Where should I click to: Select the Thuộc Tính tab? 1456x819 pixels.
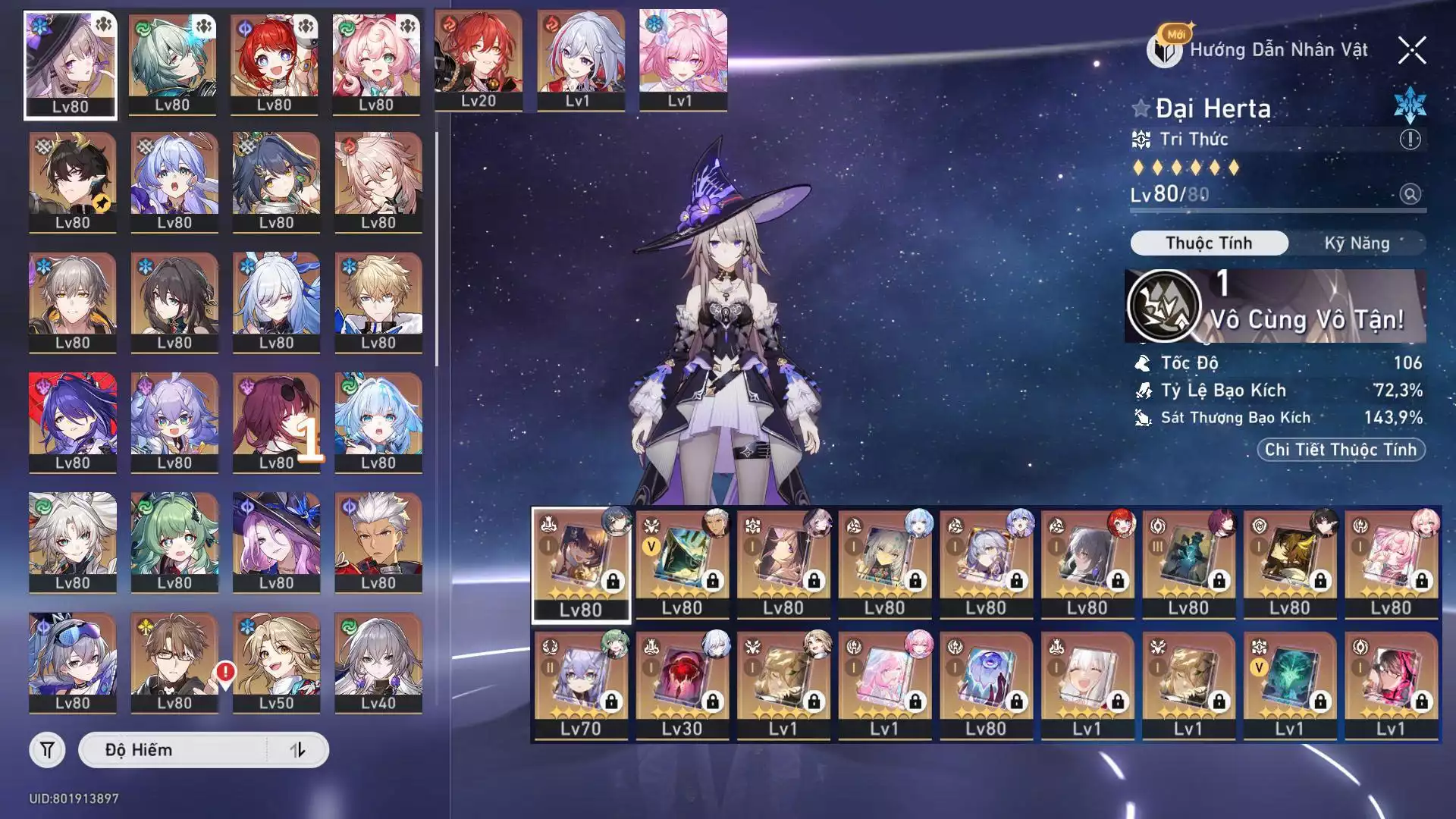coord(1209,243)
